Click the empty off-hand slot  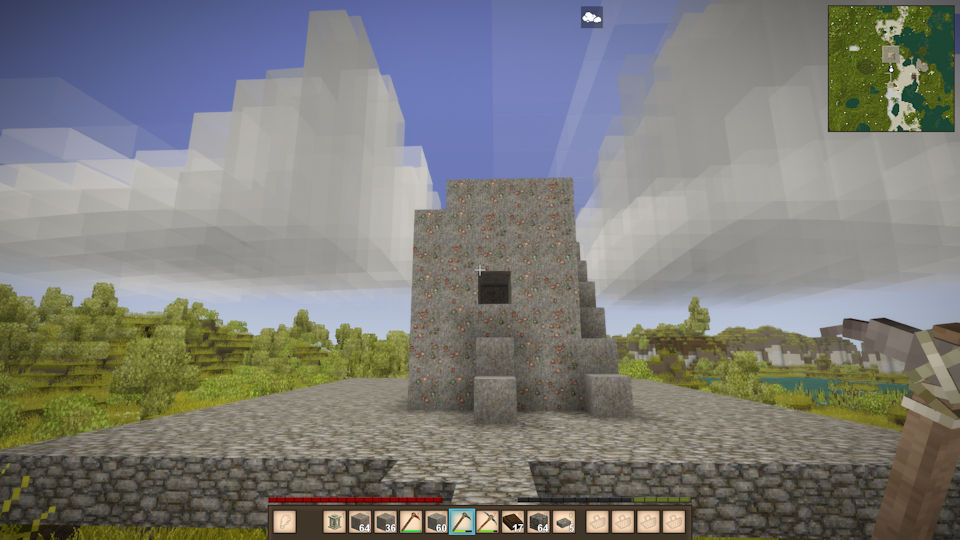click(x=285, y=521)
